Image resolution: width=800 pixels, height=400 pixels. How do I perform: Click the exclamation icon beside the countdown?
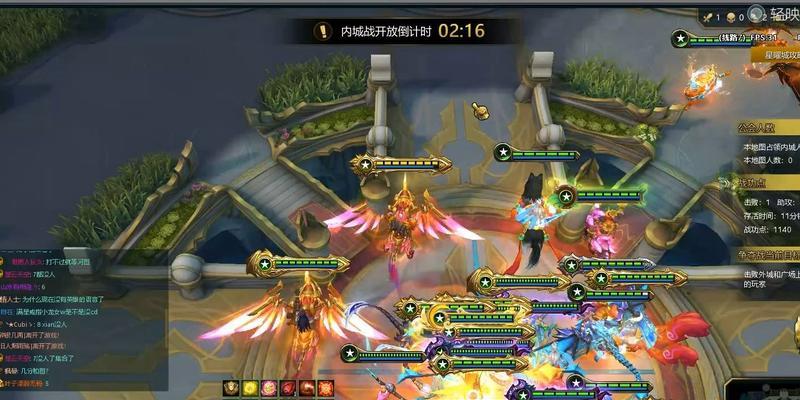tap(321, 31)
